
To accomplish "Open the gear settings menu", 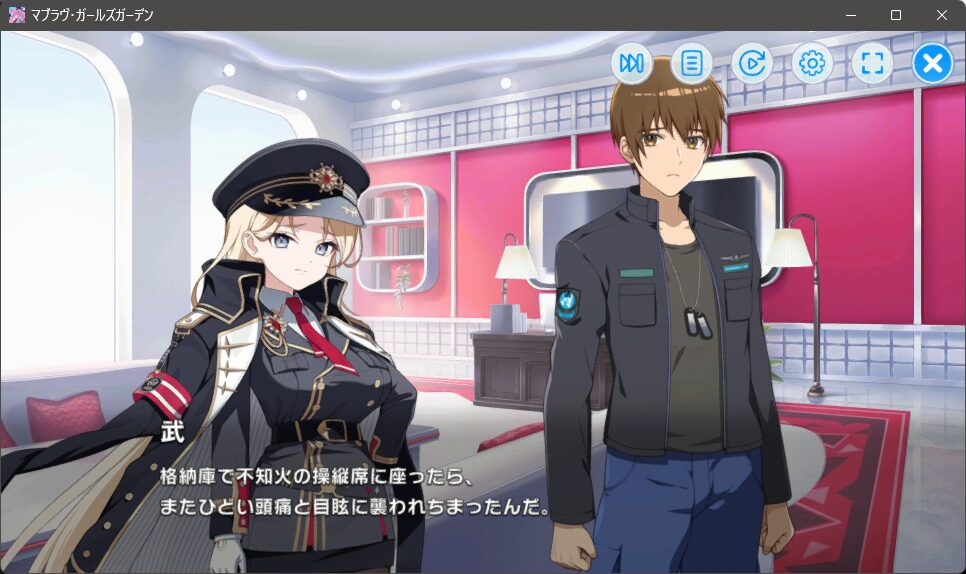I will click(x=812, y=64).
